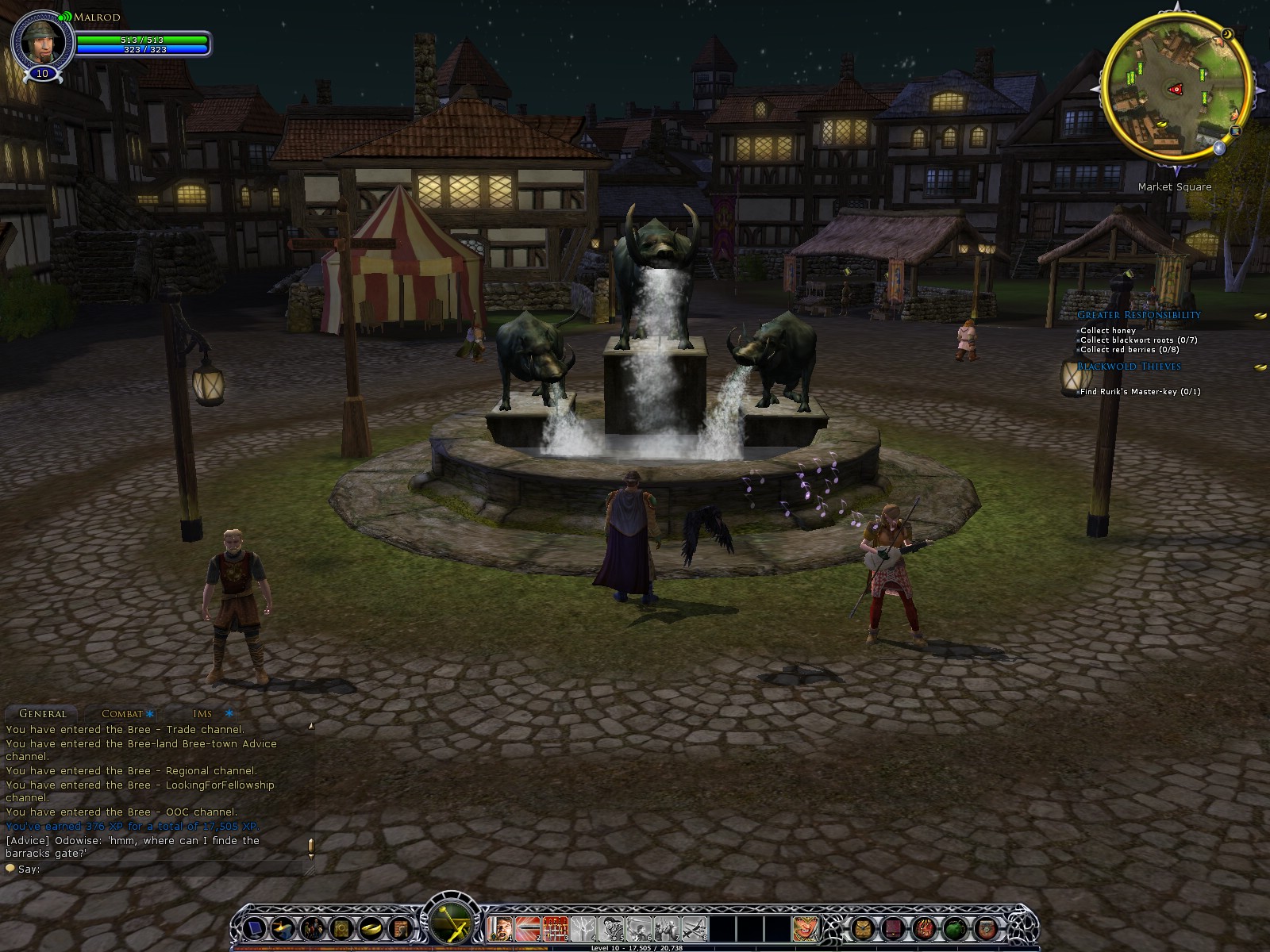Viewport: 1270px width, 952px height.
Task: Open the brown leather satchel bag
Action: (986, 927)
